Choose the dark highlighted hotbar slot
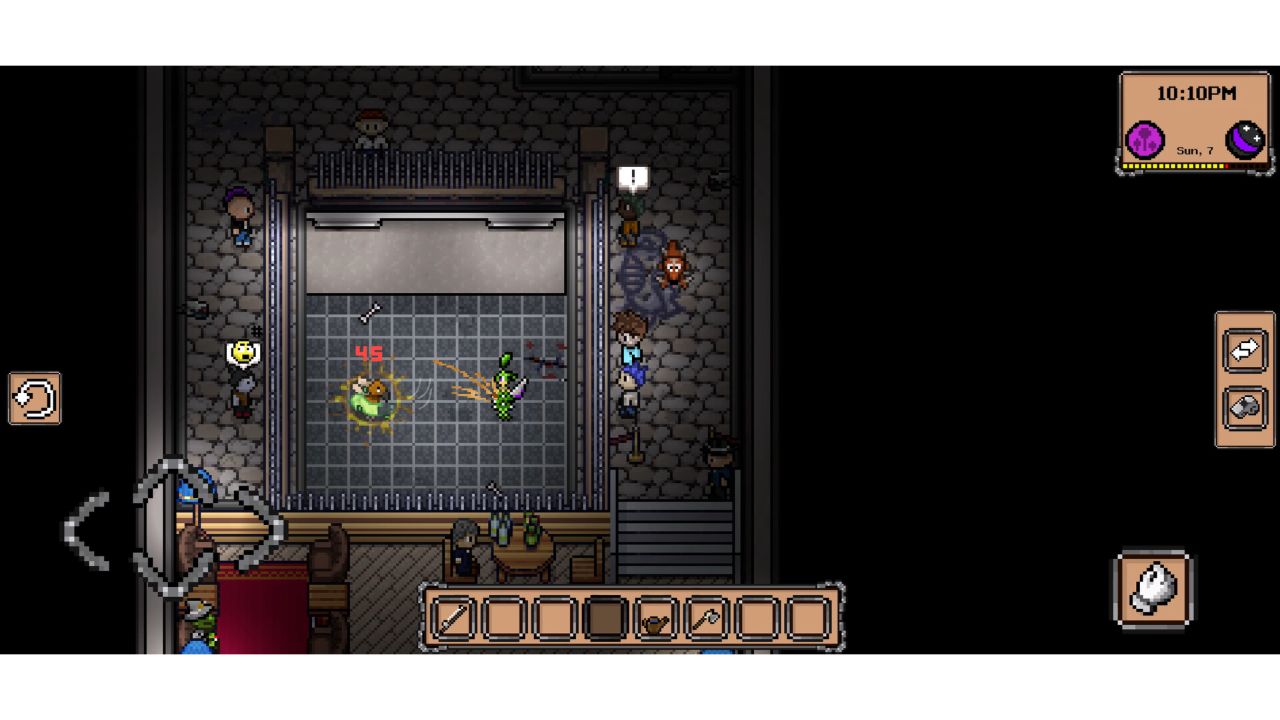Screen dimensions: 1280x720 pyautogui.click(x=604, y=619)
